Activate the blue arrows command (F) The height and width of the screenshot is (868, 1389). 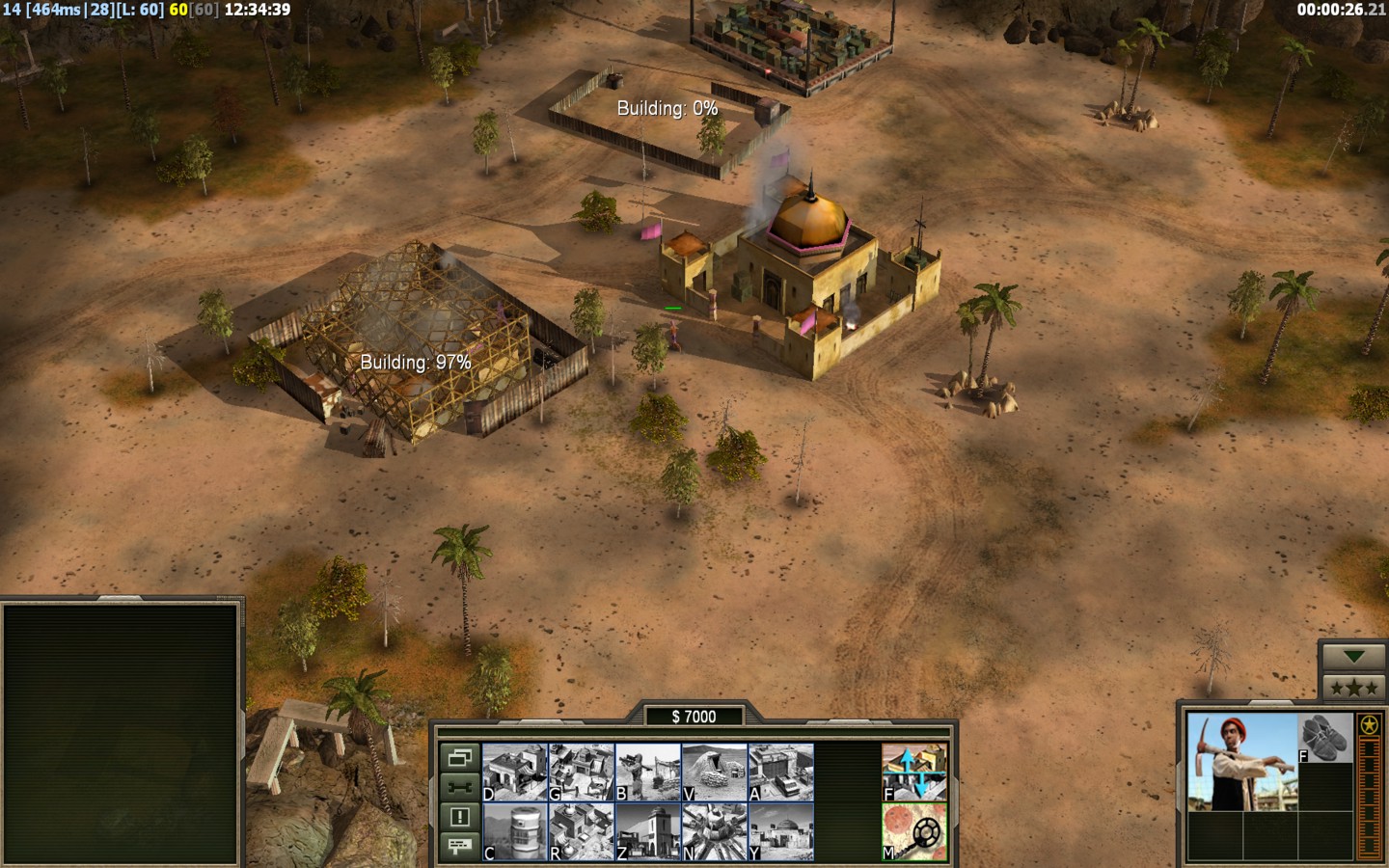914,772
